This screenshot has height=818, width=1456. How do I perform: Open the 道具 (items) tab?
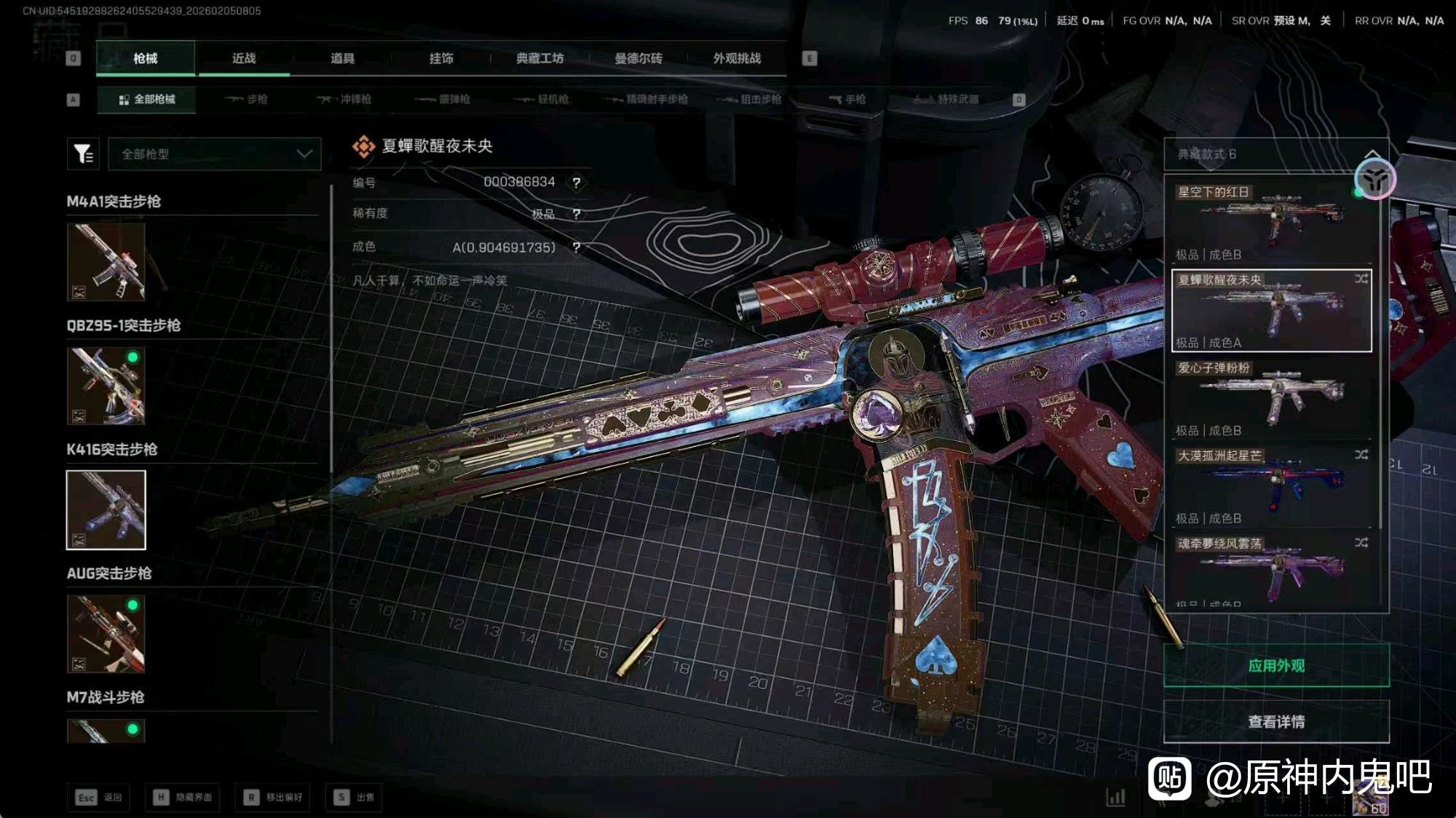click(x=342, y=58)
